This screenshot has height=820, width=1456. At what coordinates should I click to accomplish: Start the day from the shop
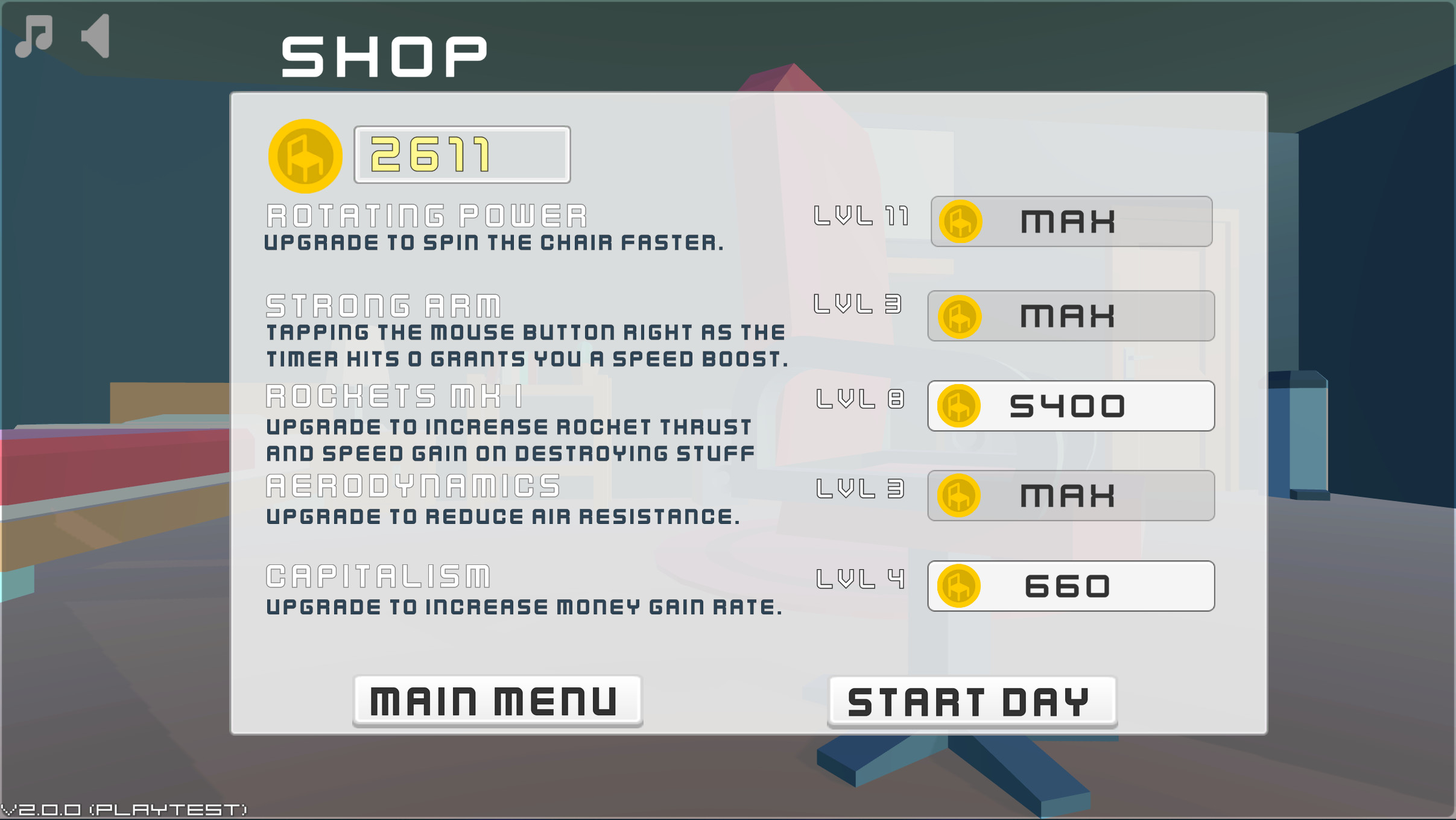point(971,698)
